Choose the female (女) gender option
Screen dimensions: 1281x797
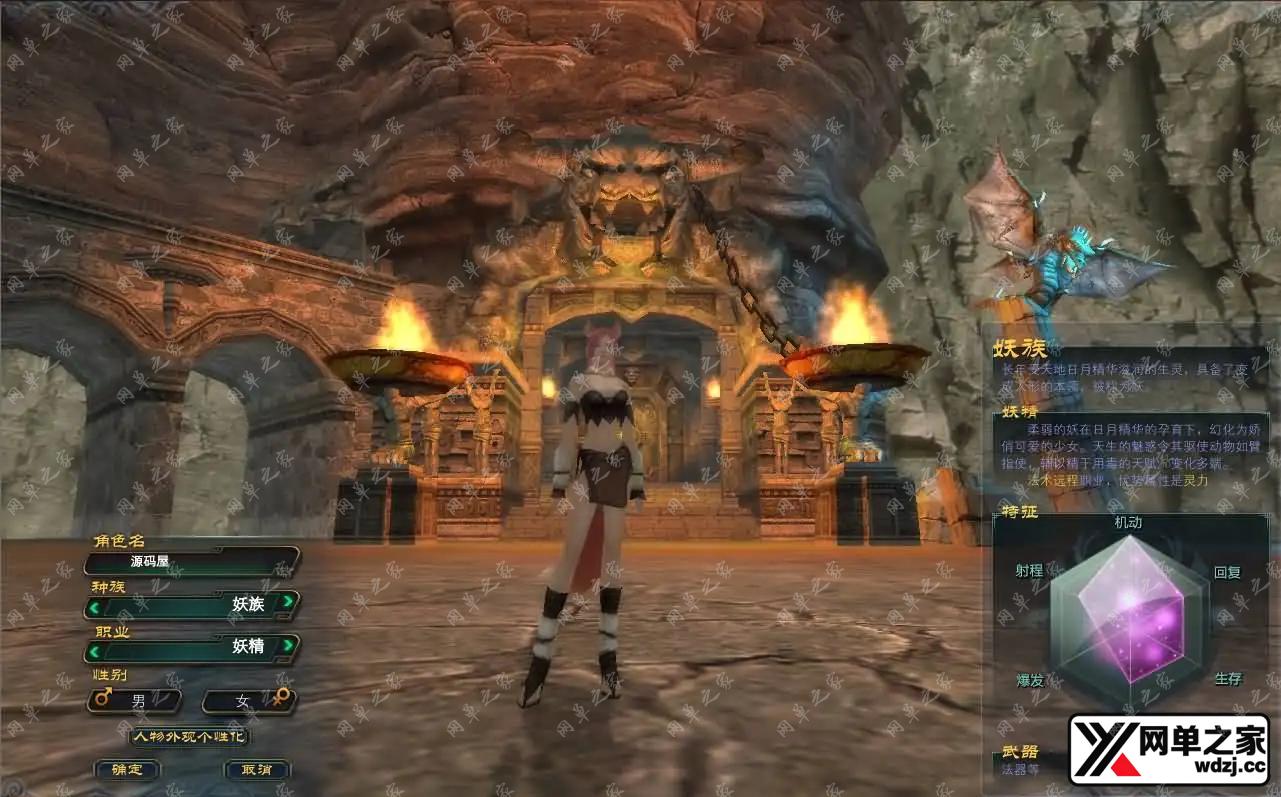pos(248,701)
